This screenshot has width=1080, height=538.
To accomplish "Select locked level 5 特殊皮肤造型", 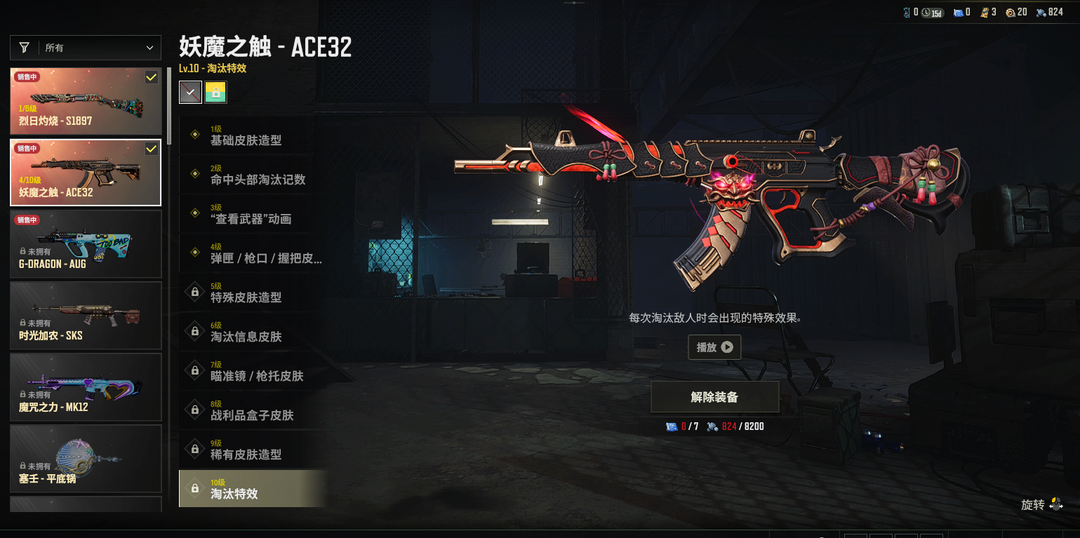I will tap(252, 292).
